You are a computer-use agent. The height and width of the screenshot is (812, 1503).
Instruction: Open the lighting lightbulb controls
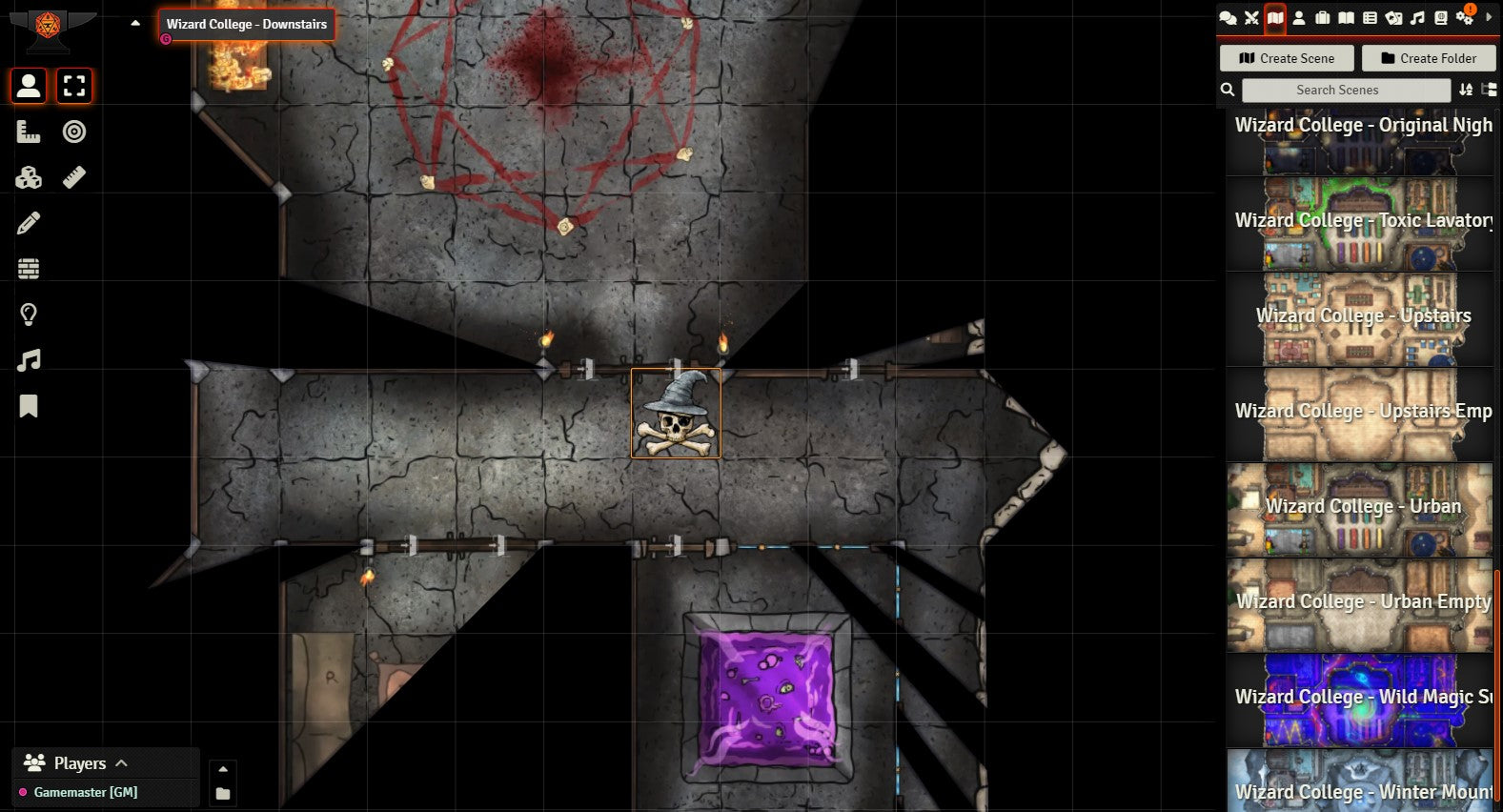(x=29, y=315)
